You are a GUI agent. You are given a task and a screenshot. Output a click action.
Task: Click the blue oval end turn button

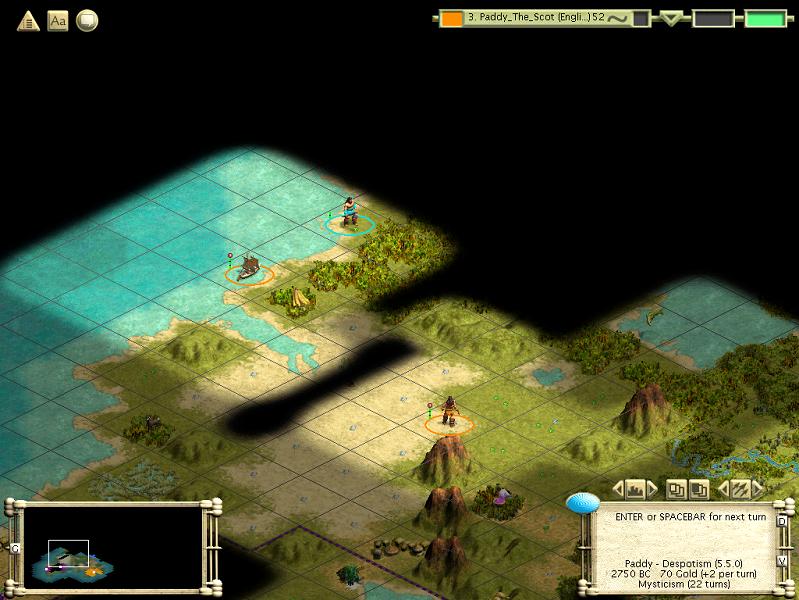582,503
